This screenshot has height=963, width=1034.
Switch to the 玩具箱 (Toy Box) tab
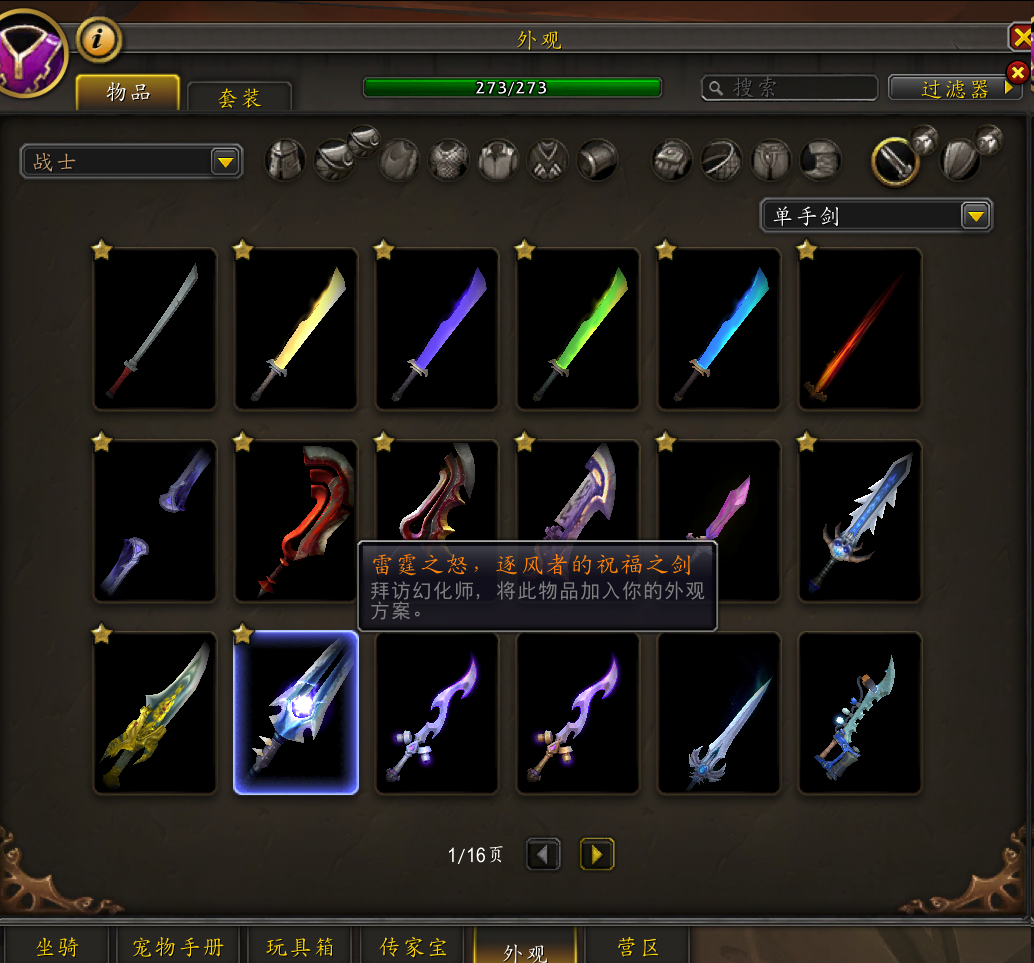tap(300, 946)
